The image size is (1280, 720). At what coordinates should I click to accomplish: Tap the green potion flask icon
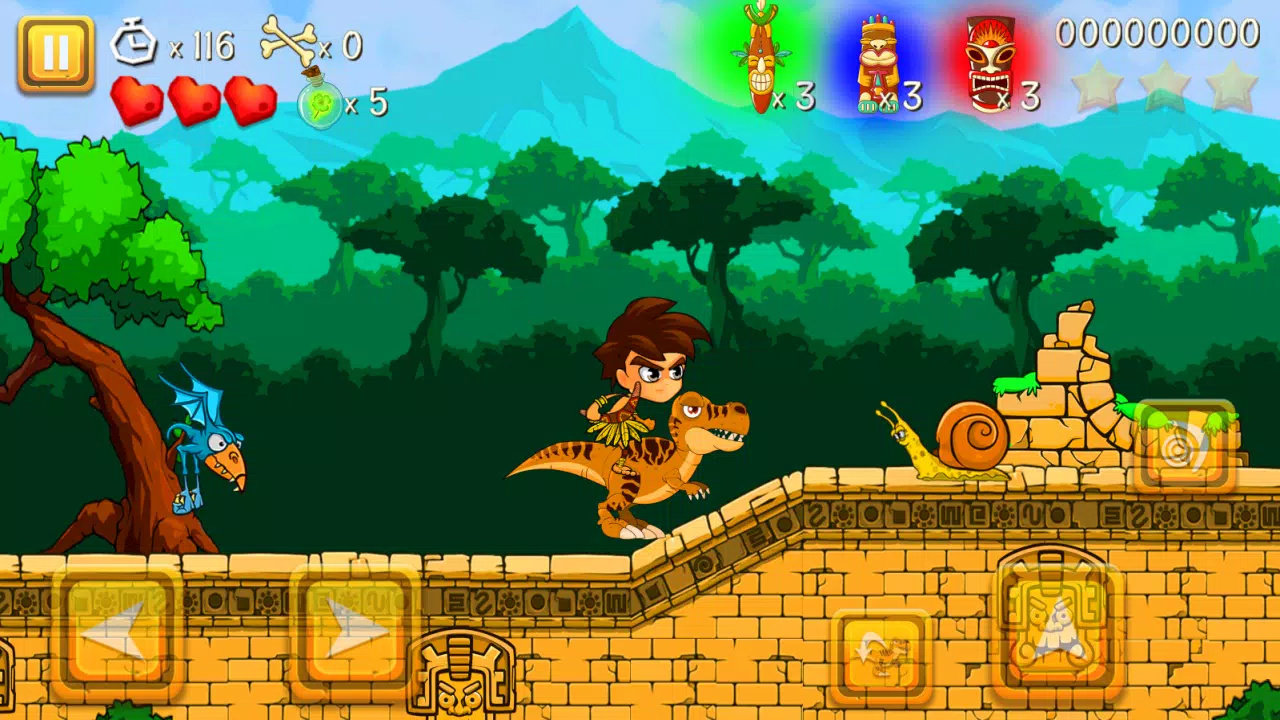320,100
